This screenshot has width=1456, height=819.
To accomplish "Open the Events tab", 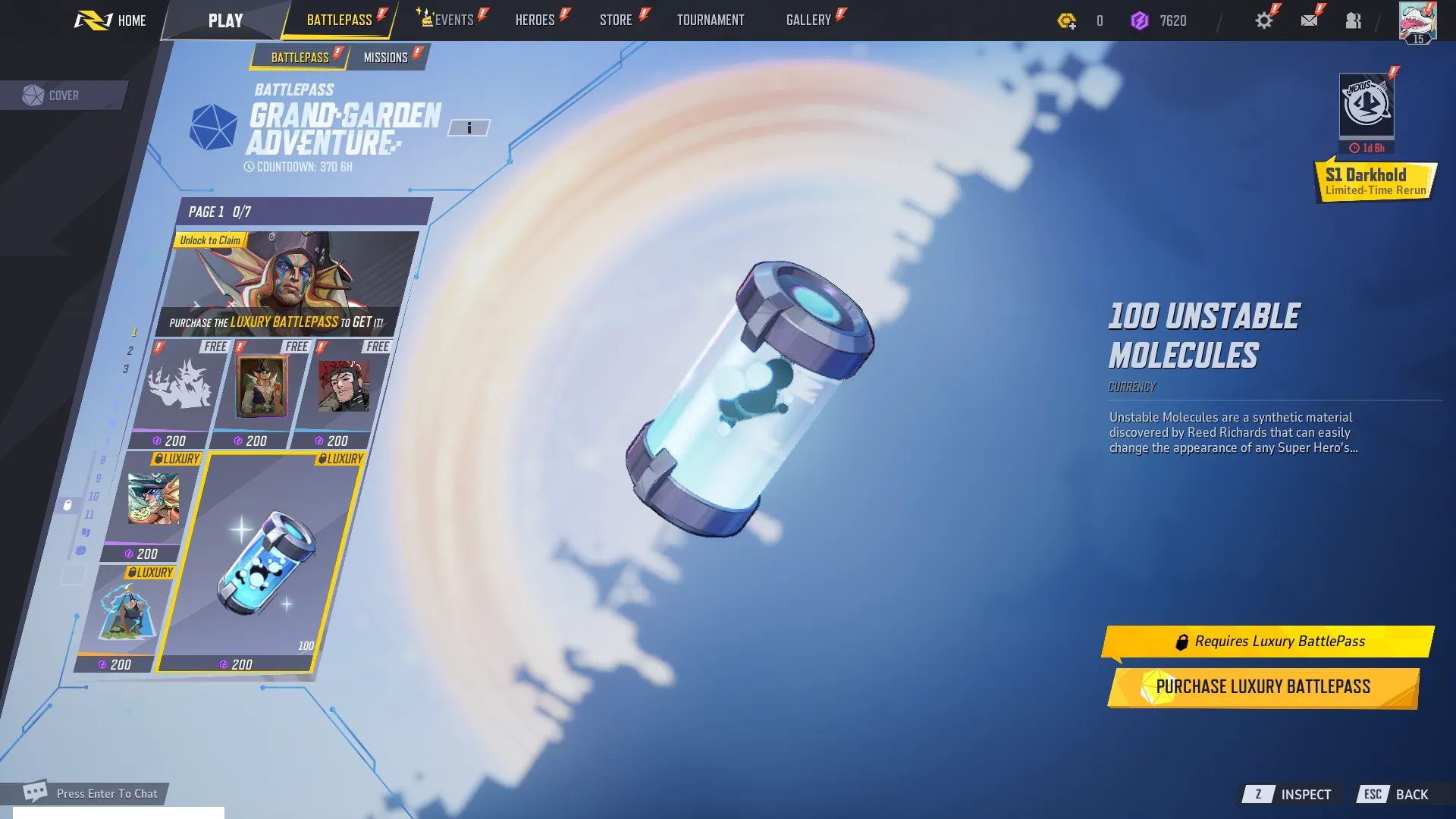I will [x=453, y=20].
